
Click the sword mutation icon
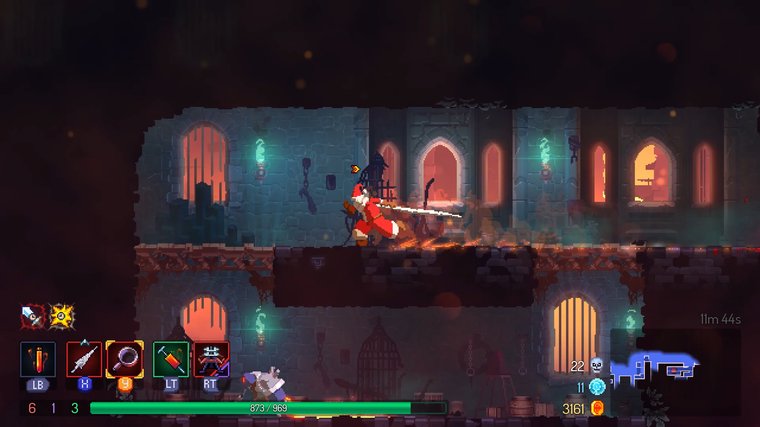click(x=32, y=316)
